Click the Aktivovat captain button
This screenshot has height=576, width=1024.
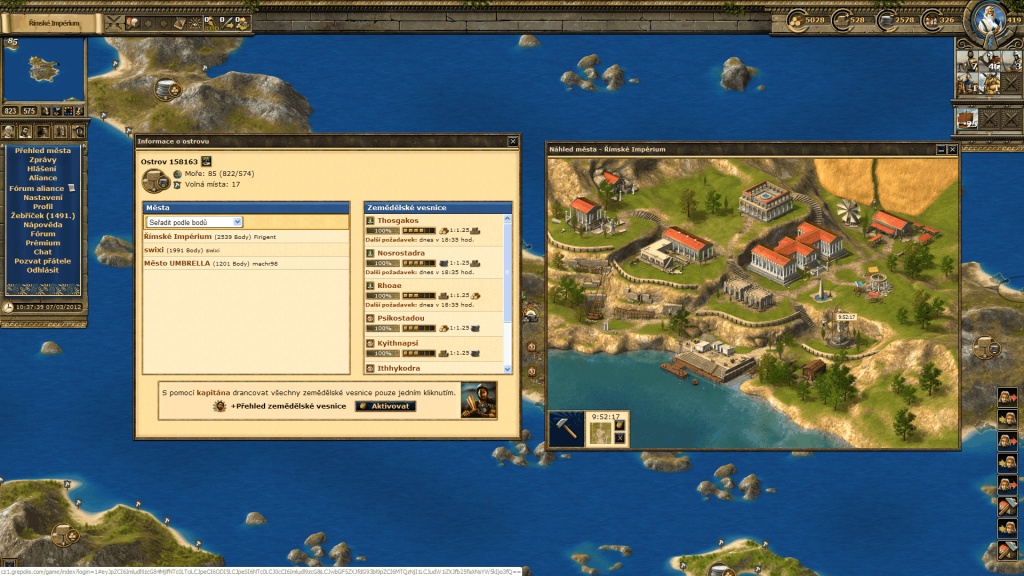coord(385,406)
